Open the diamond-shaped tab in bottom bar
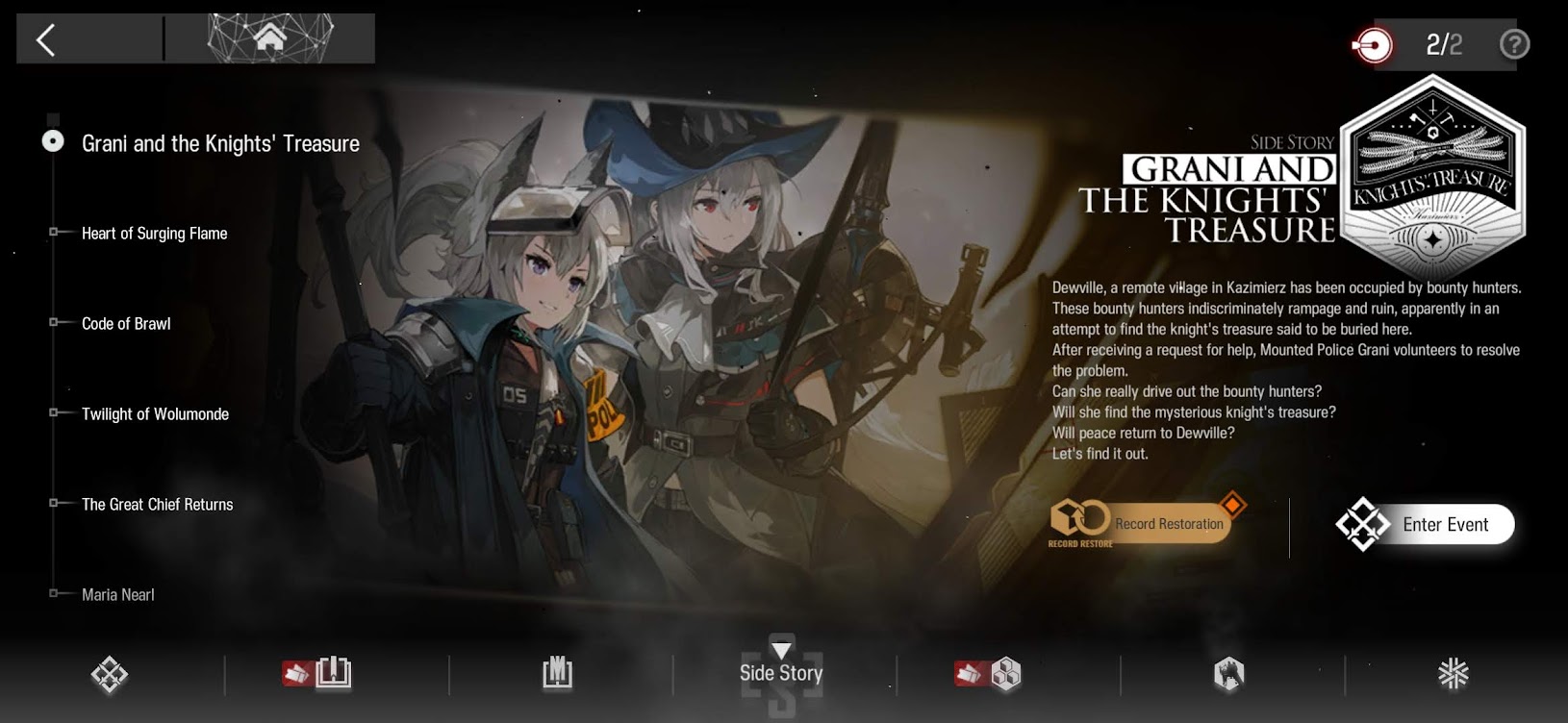The image size is (1568, 723). pyautogui.click(x=110, y=674)
